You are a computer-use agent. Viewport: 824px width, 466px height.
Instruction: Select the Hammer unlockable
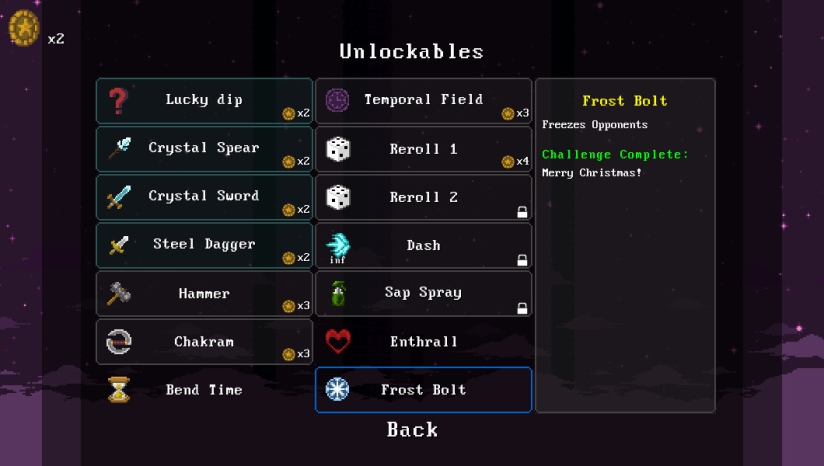(204, 293)
